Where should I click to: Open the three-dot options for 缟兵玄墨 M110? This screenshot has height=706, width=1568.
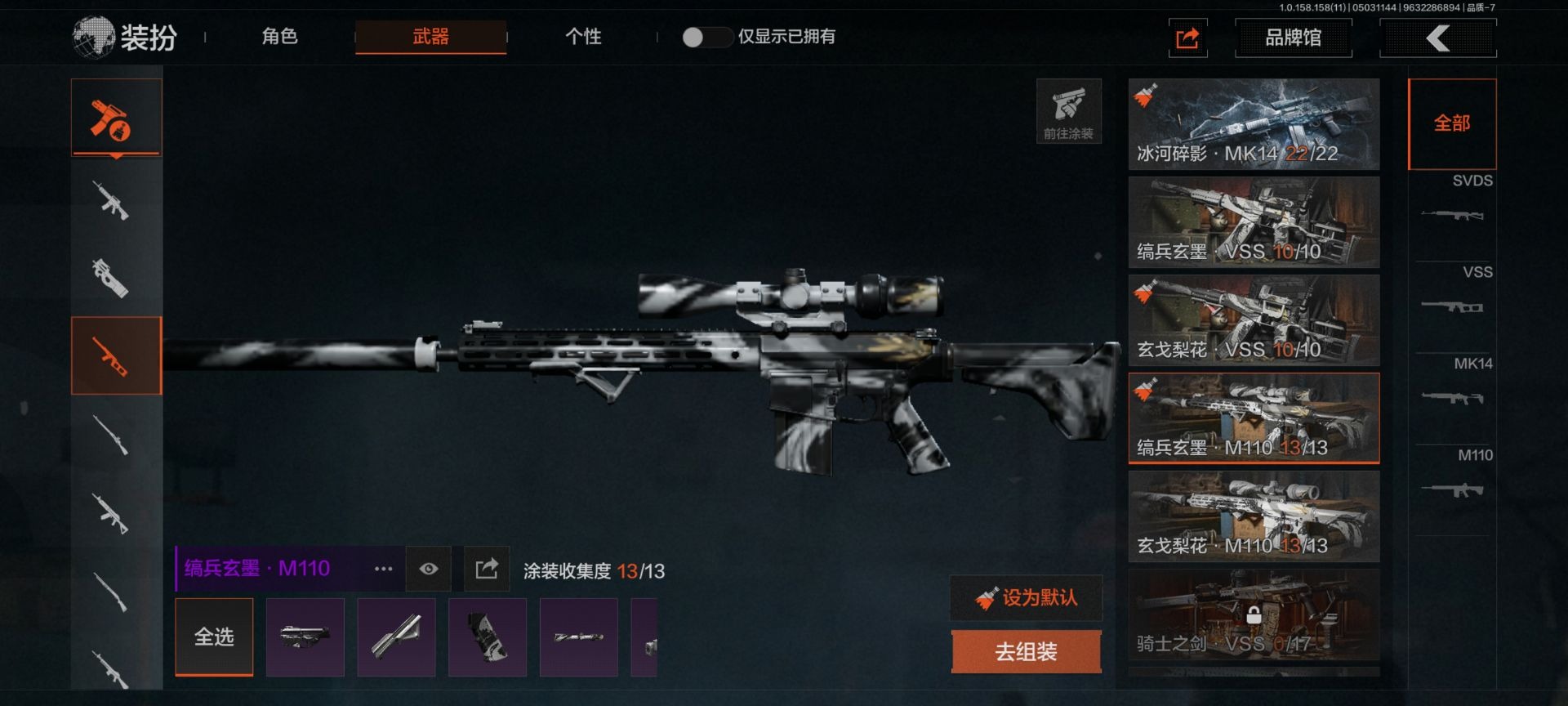[x=383, y=569]
